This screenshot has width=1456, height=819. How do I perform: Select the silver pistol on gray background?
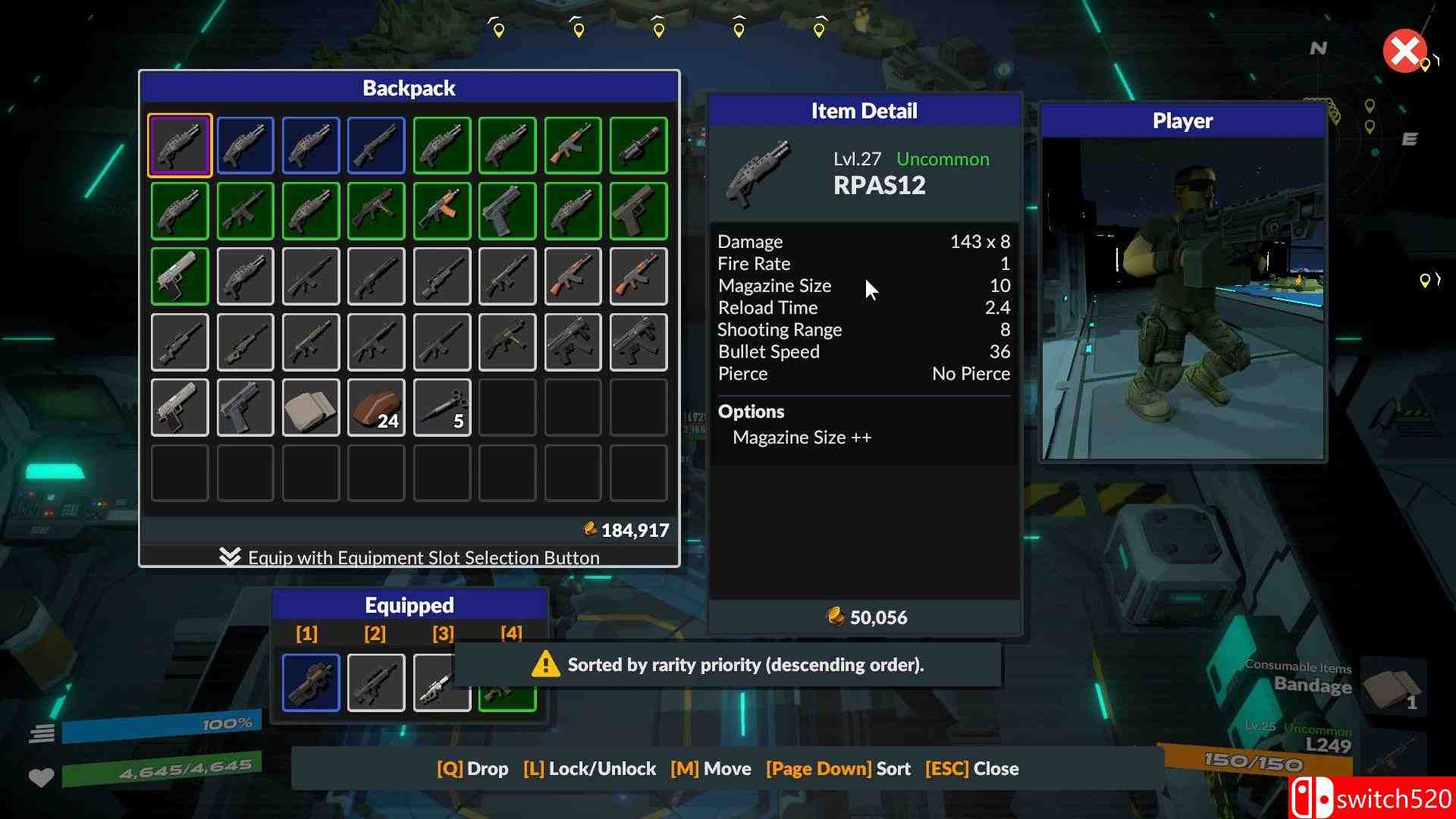click(180, 408)
